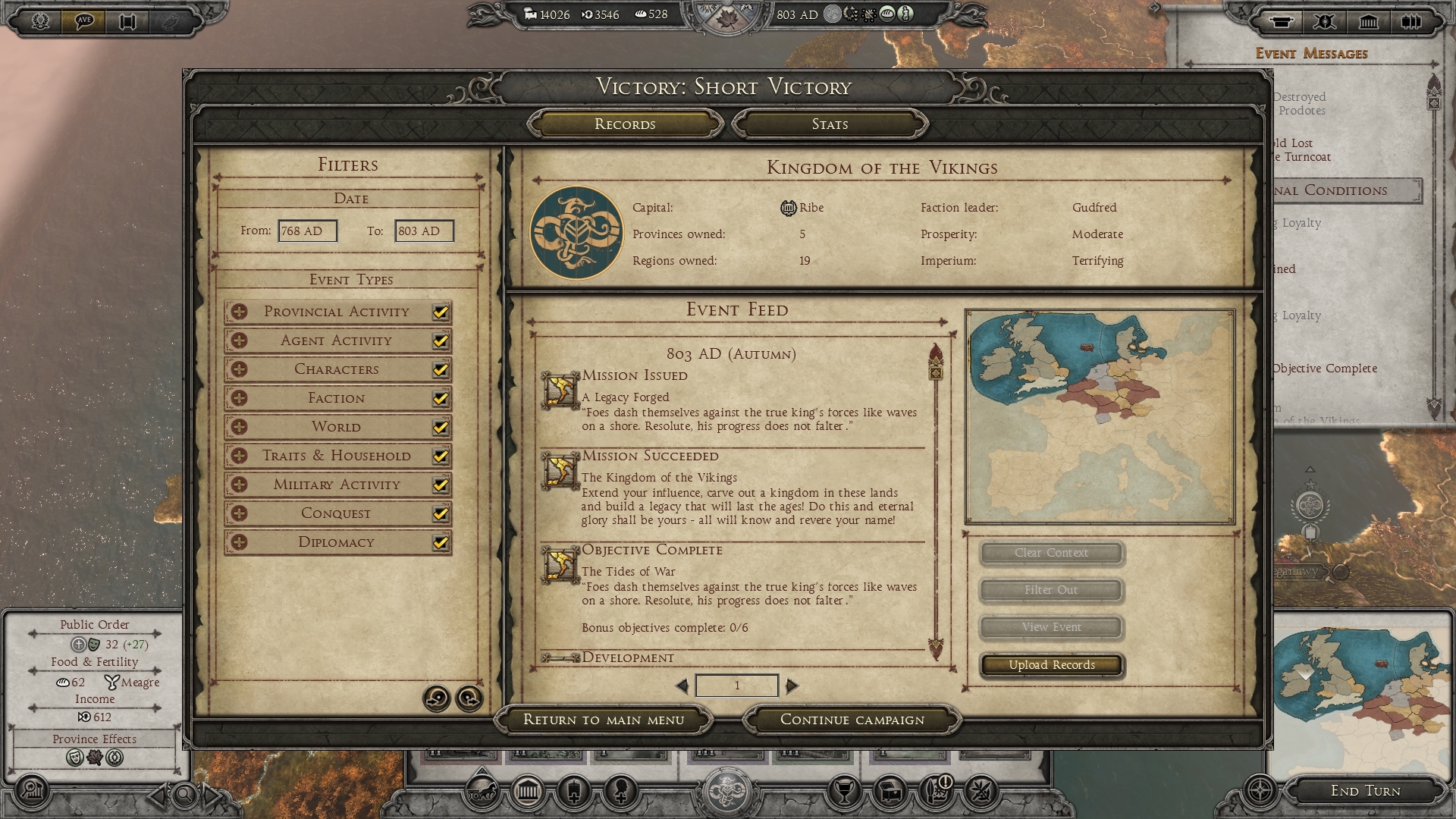Switch to the Stats tab

click(830, 124)
